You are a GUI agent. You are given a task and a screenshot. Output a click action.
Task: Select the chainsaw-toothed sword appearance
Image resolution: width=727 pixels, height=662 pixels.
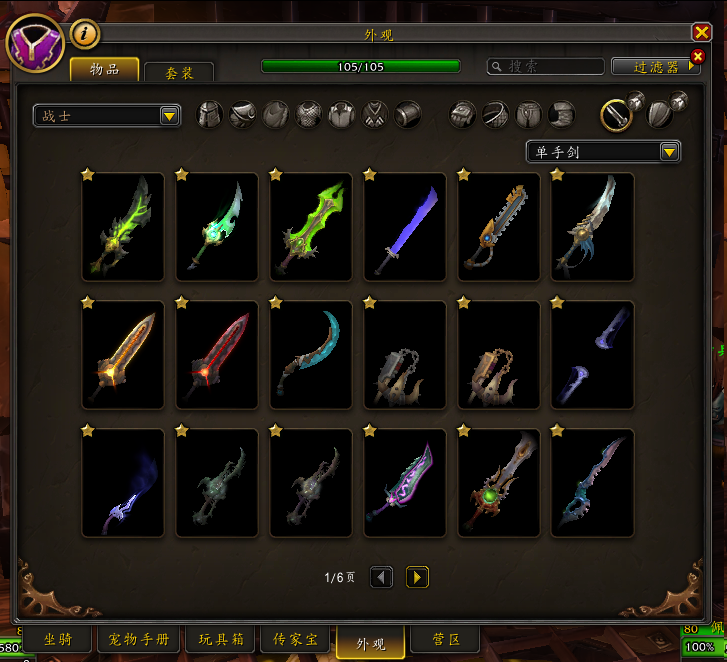tap(499, 227)
